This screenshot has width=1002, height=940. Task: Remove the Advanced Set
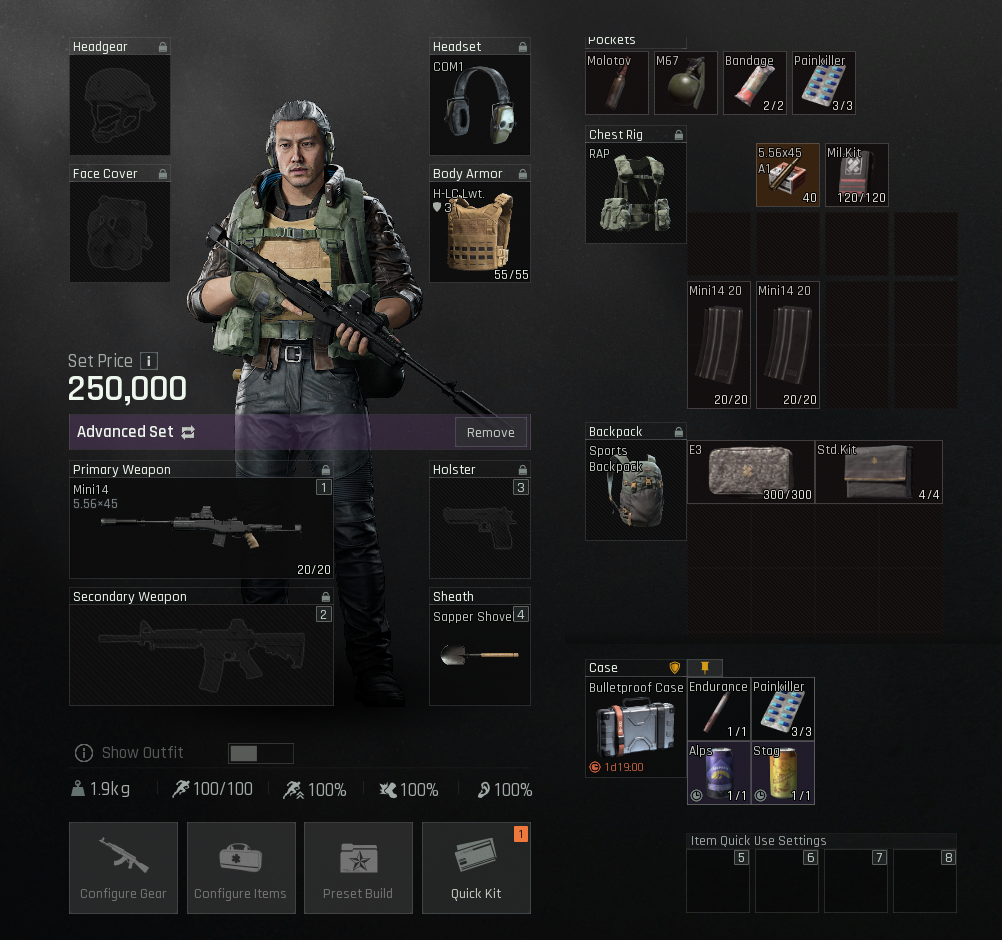click(490, 432)
